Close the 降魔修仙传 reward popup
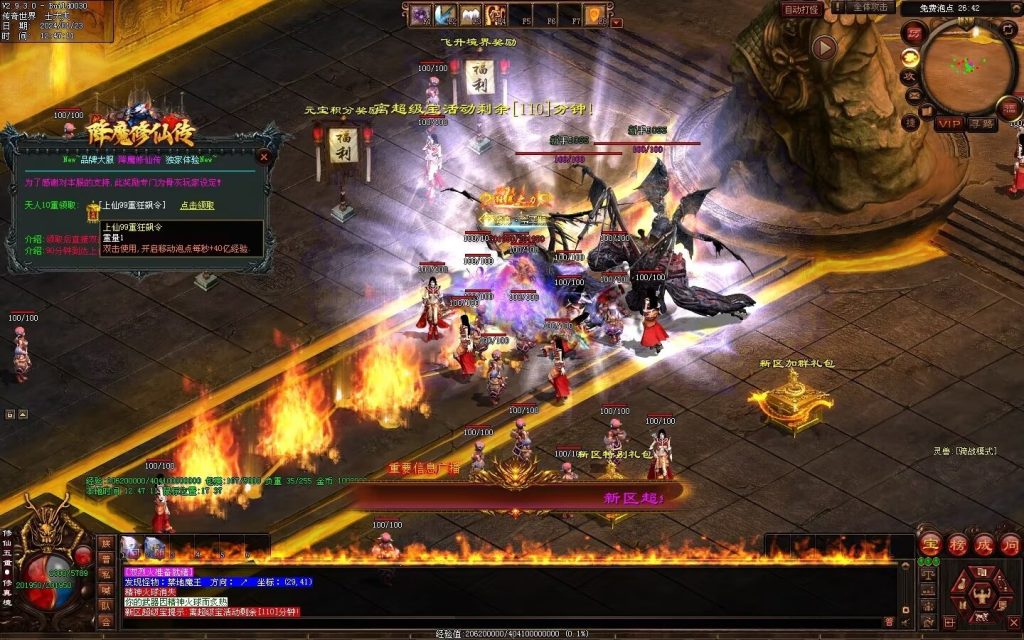1024x640 pixels. coord(264,157)
